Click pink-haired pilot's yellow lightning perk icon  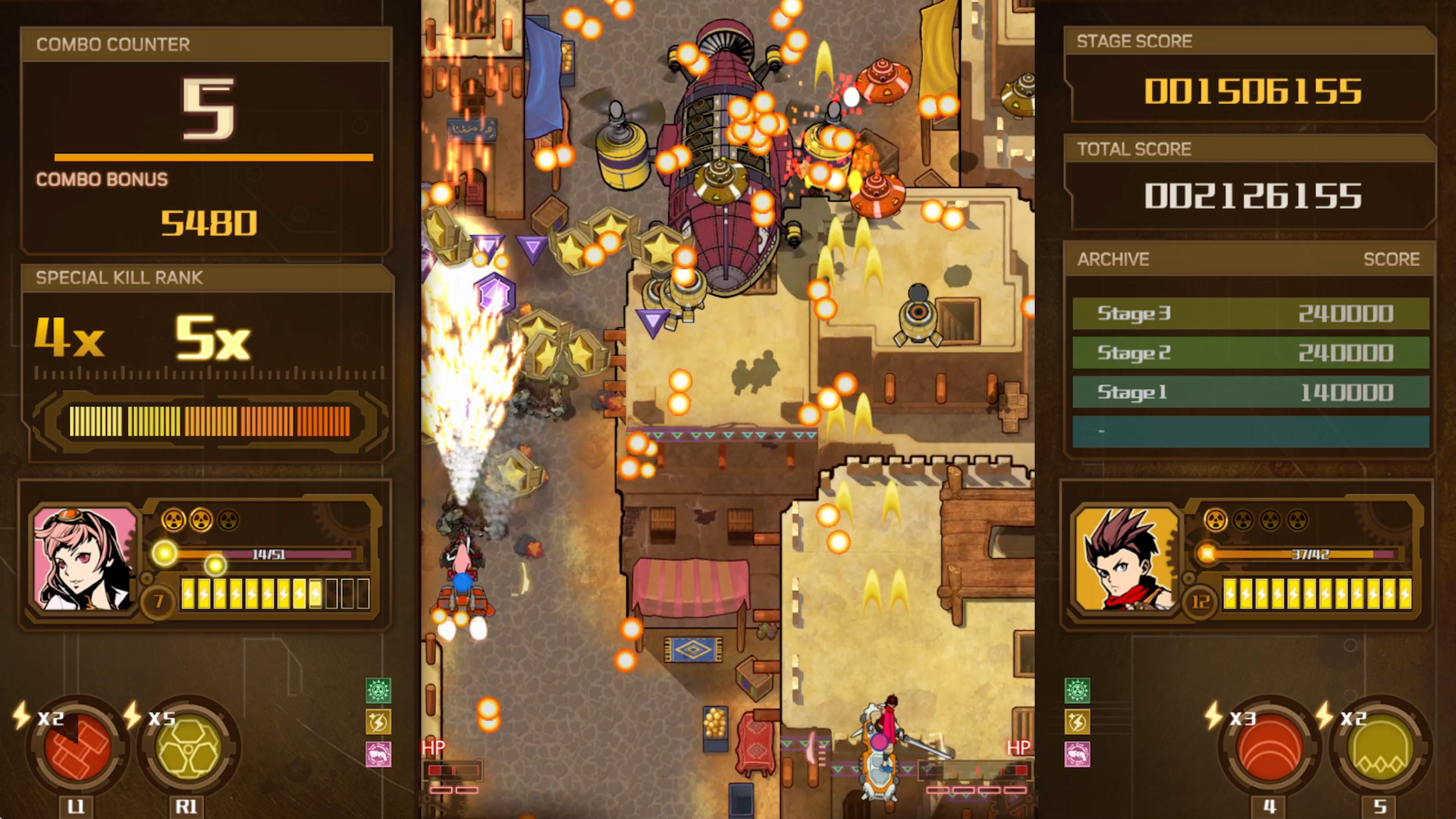coord(378,722)
